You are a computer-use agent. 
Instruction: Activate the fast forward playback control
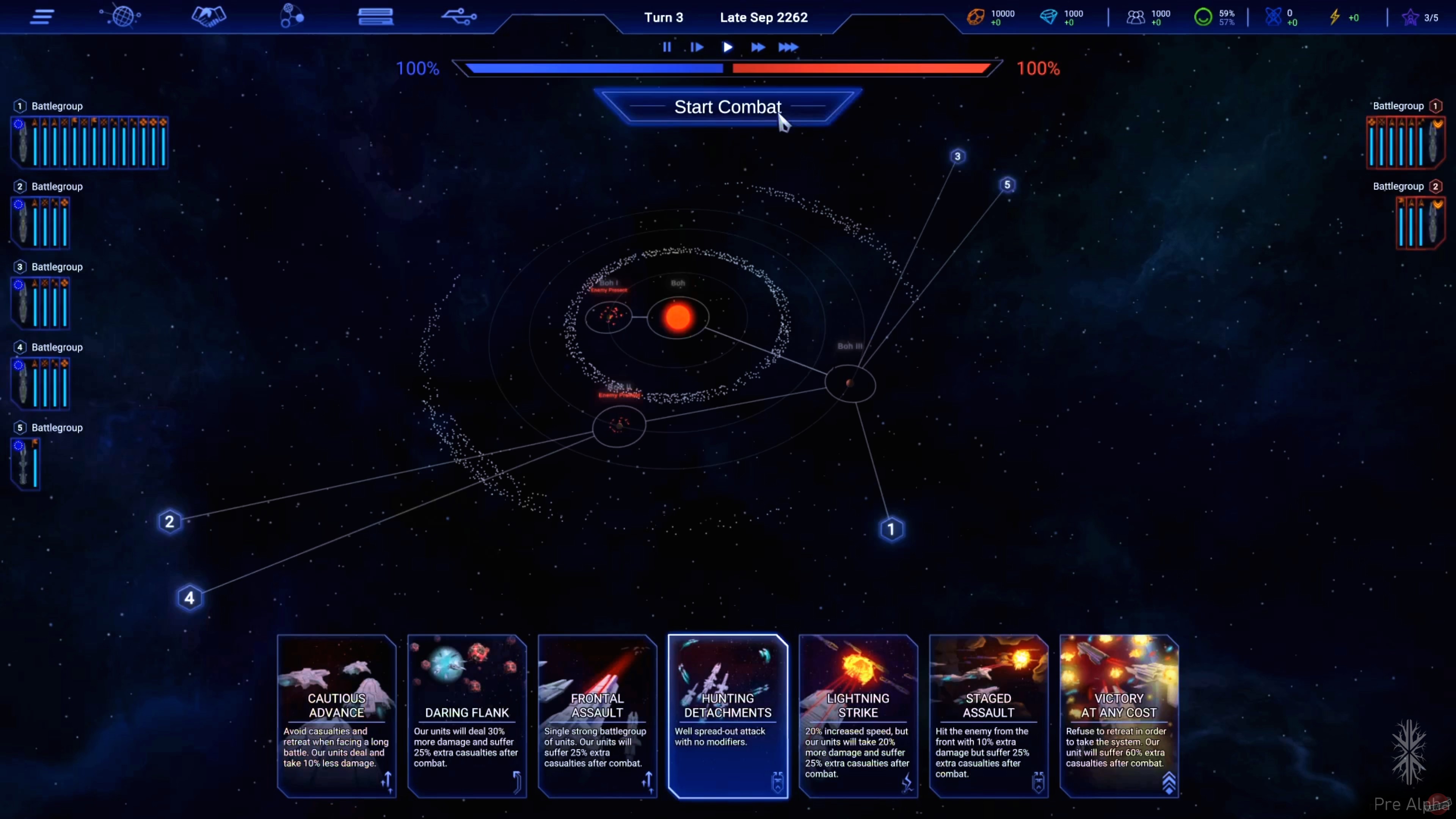(758, 47)
